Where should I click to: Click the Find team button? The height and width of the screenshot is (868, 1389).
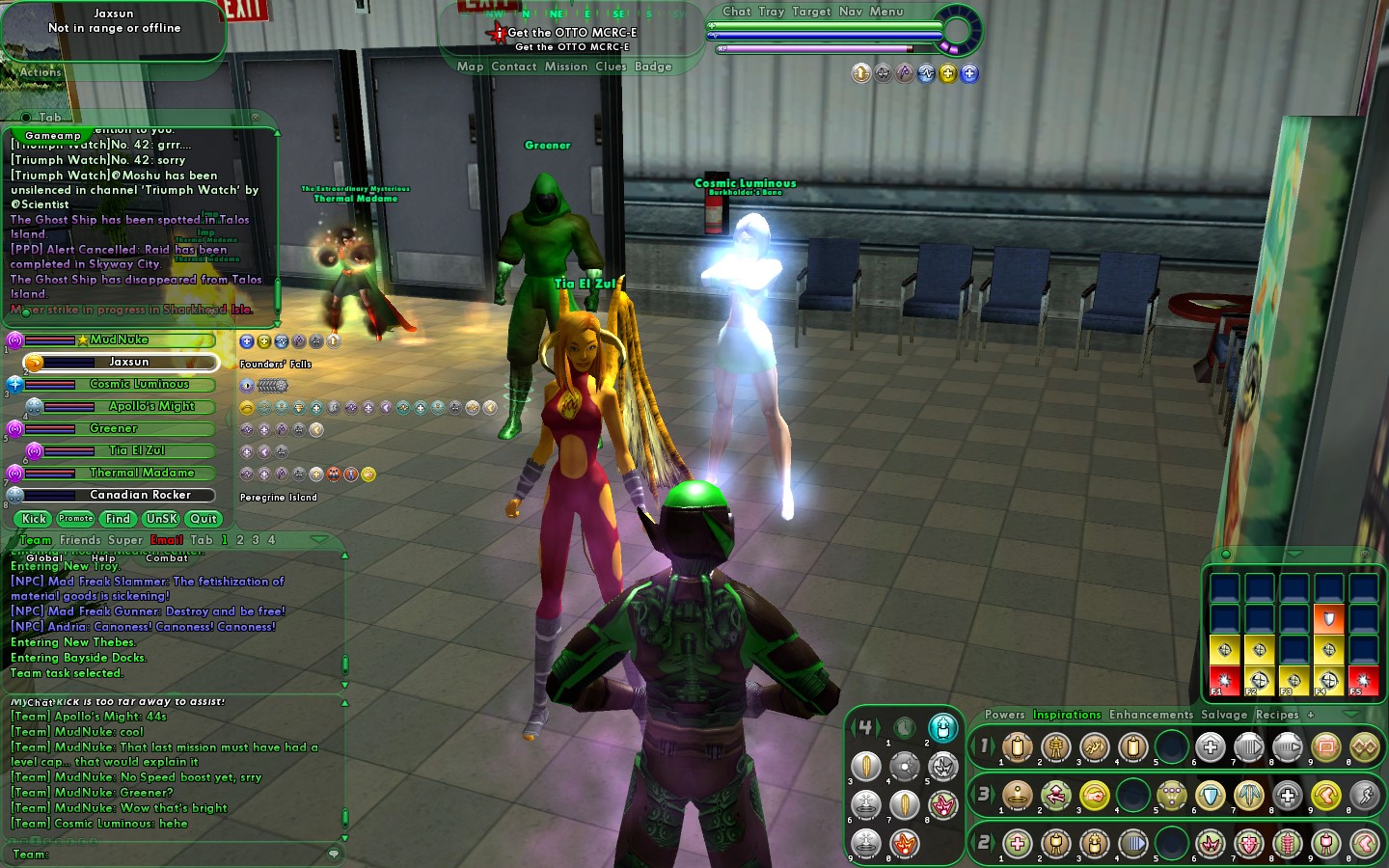(118, 519)
